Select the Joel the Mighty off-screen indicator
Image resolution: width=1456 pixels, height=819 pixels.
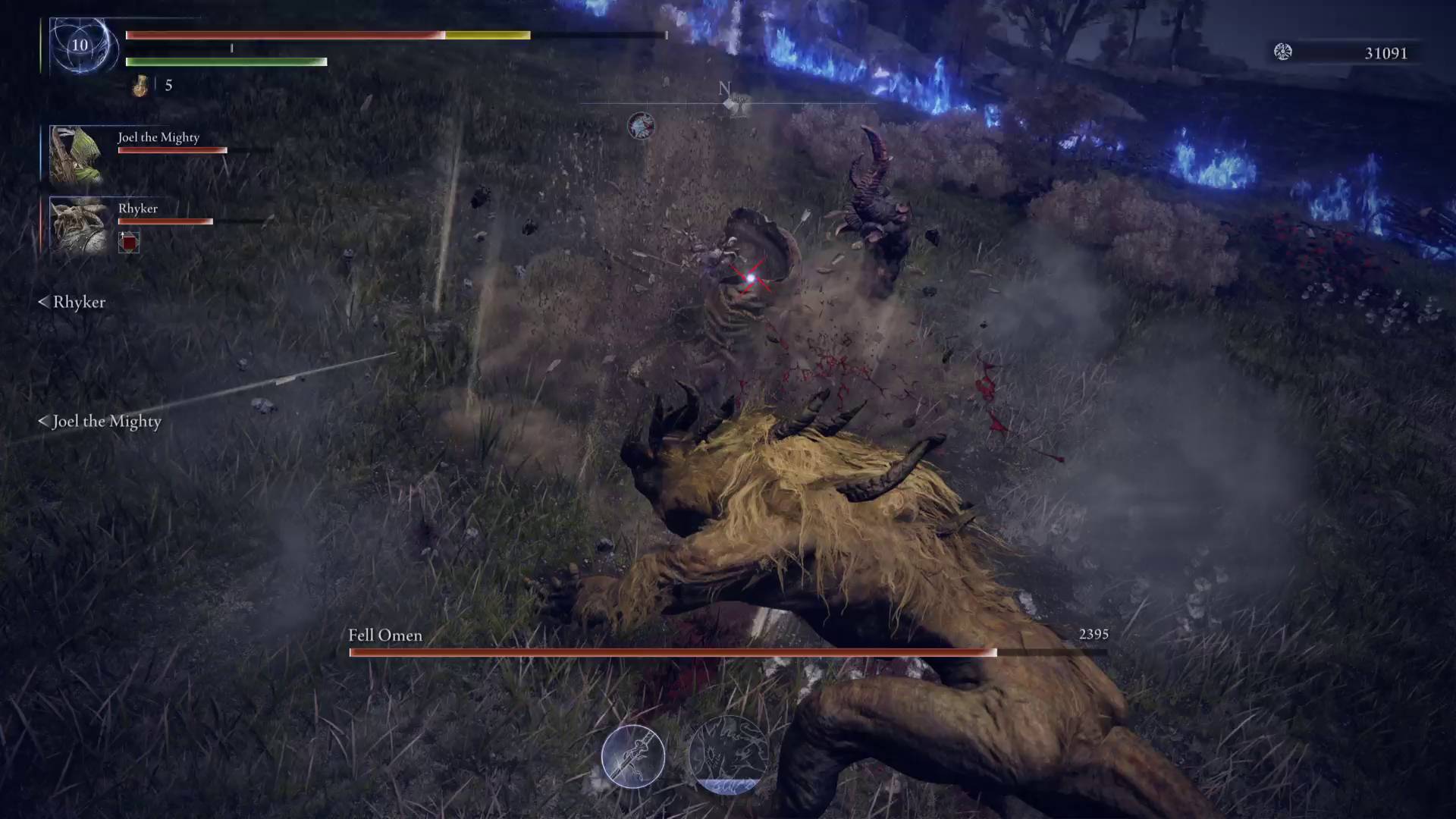click(99, 421)
